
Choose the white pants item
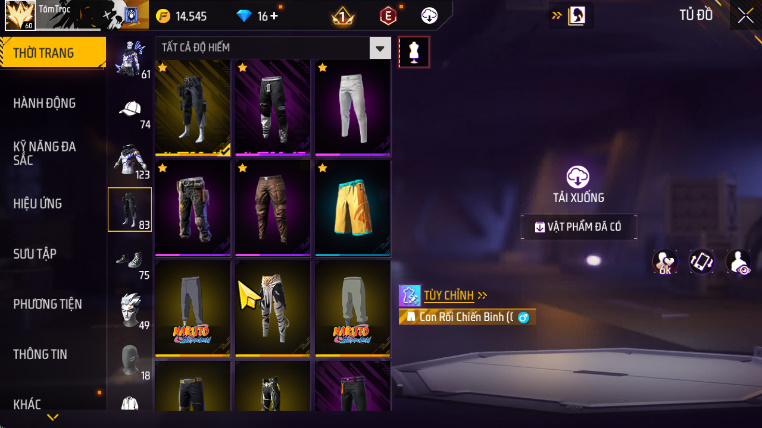(x=353, y=104)
